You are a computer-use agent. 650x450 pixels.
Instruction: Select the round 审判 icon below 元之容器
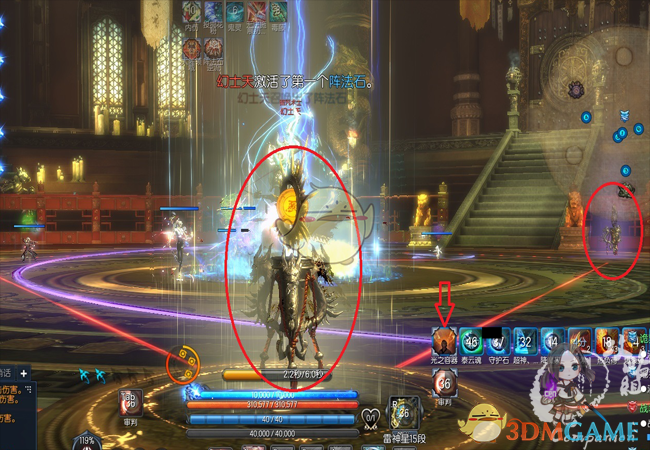pos(445,381)
